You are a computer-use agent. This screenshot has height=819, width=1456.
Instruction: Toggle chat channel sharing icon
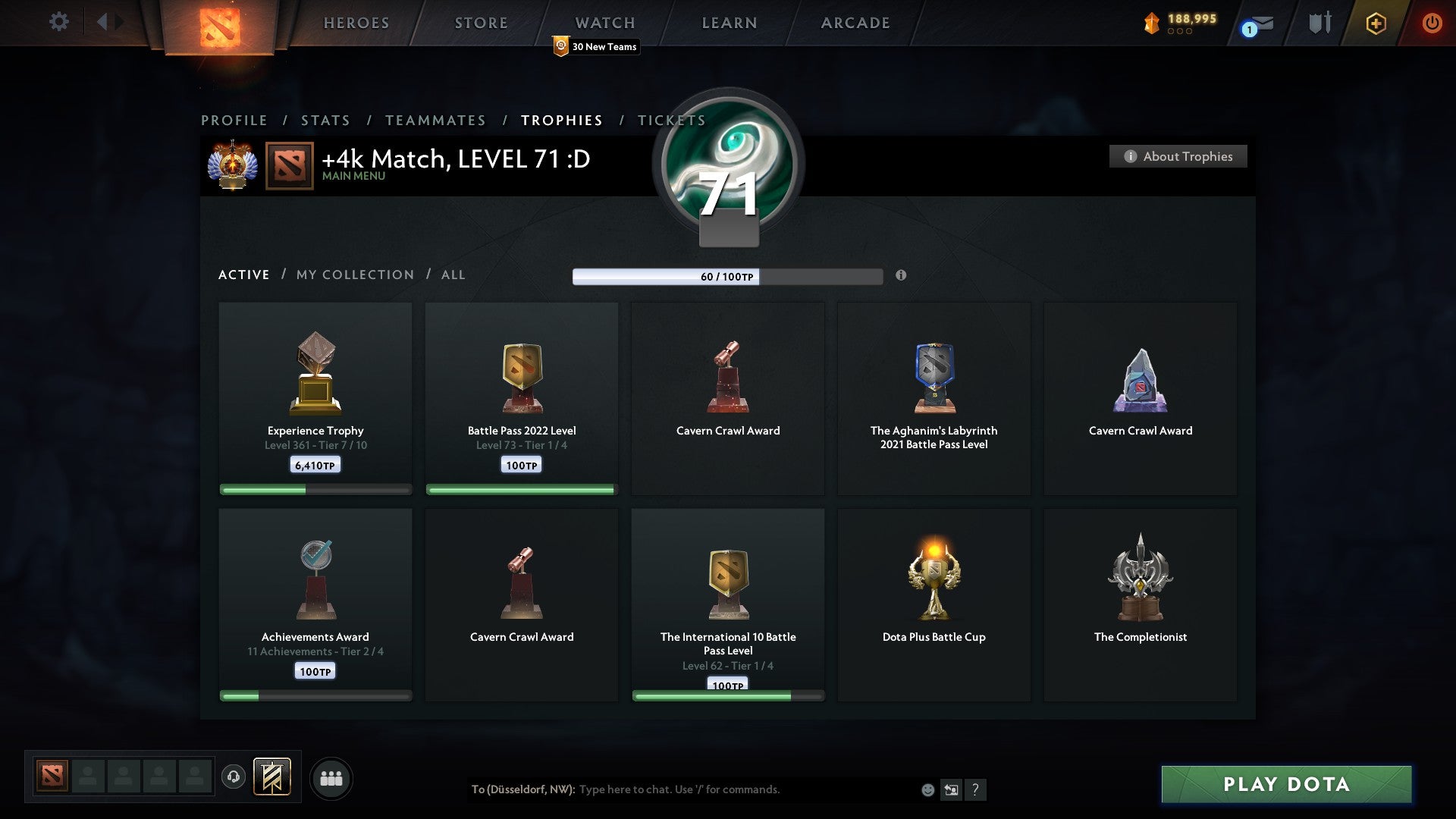(950, 790)
